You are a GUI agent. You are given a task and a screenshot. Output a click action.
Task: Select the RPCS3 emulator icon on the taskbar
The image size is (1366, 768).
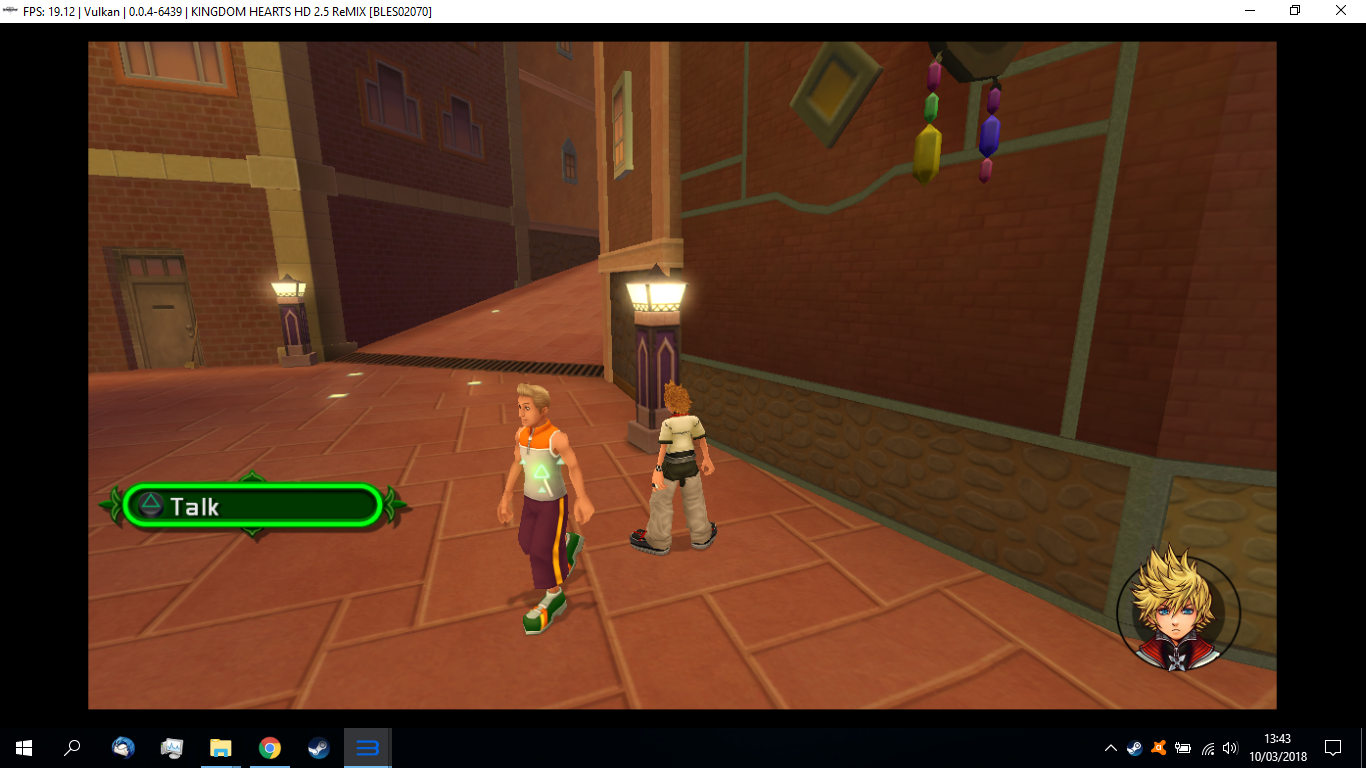[368, 748]
